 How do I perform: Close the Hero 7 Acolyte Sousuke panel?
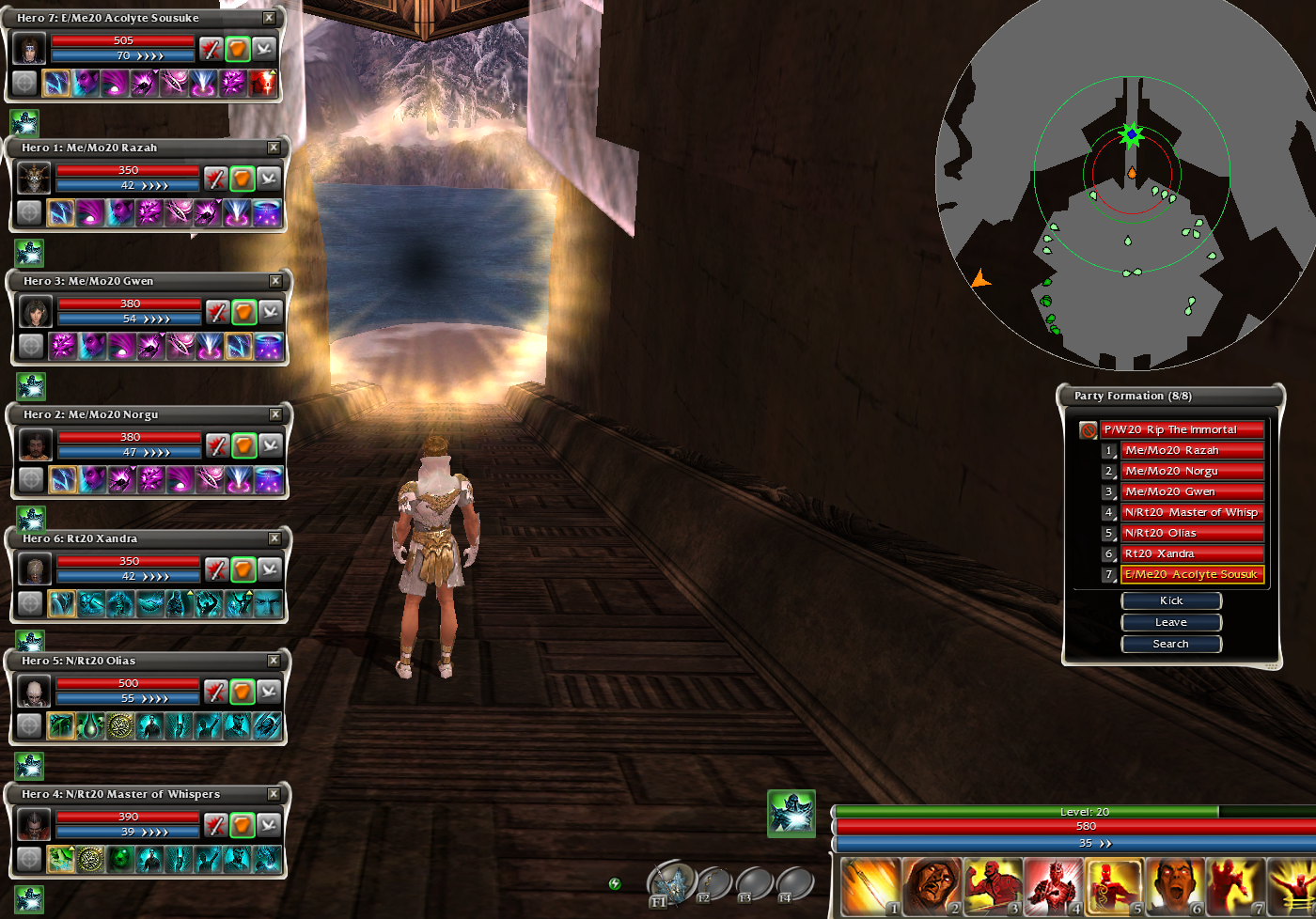269,18
